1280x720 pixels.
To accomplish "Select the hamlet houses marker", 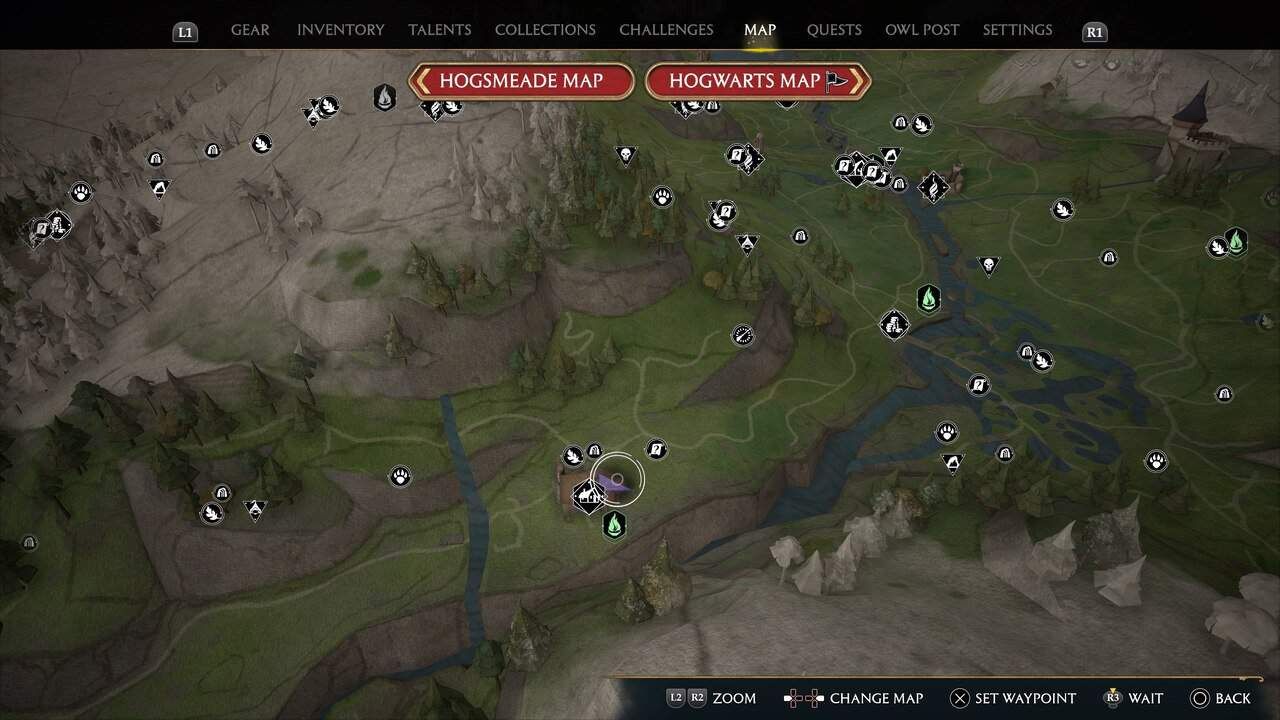I will point(587,494).
